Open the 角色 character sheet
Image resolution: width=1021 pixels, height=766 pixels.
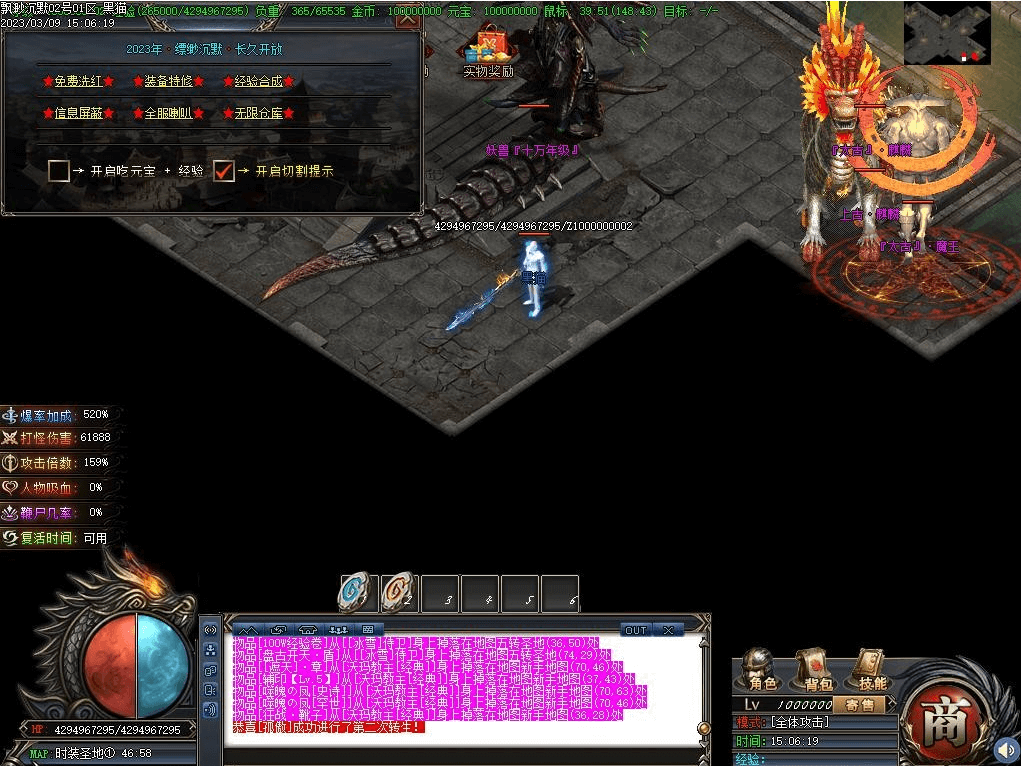tap(762, 669)
